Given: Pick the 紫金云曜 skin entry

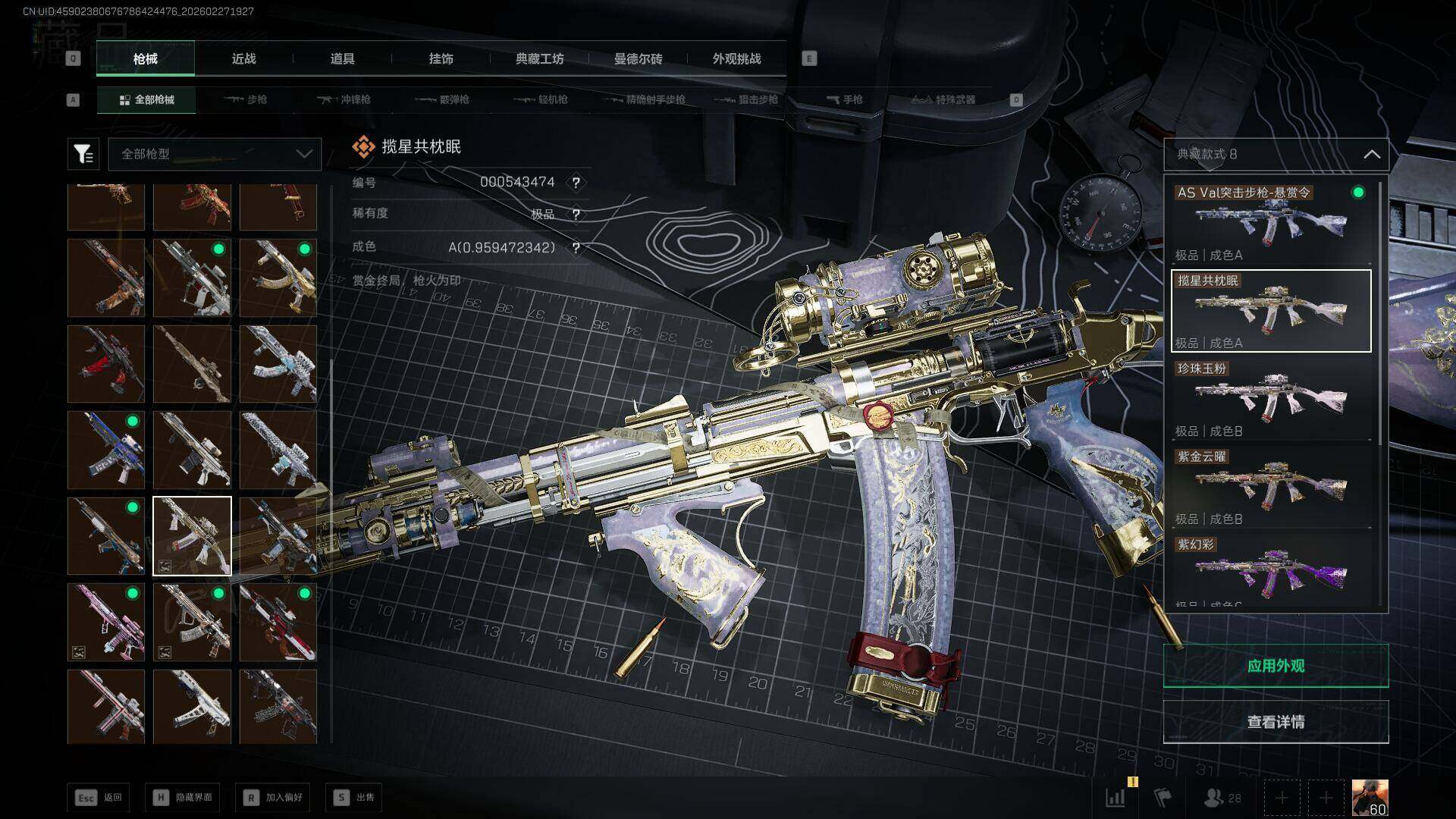Looking at the screenshot, I should pos(1271,487).
